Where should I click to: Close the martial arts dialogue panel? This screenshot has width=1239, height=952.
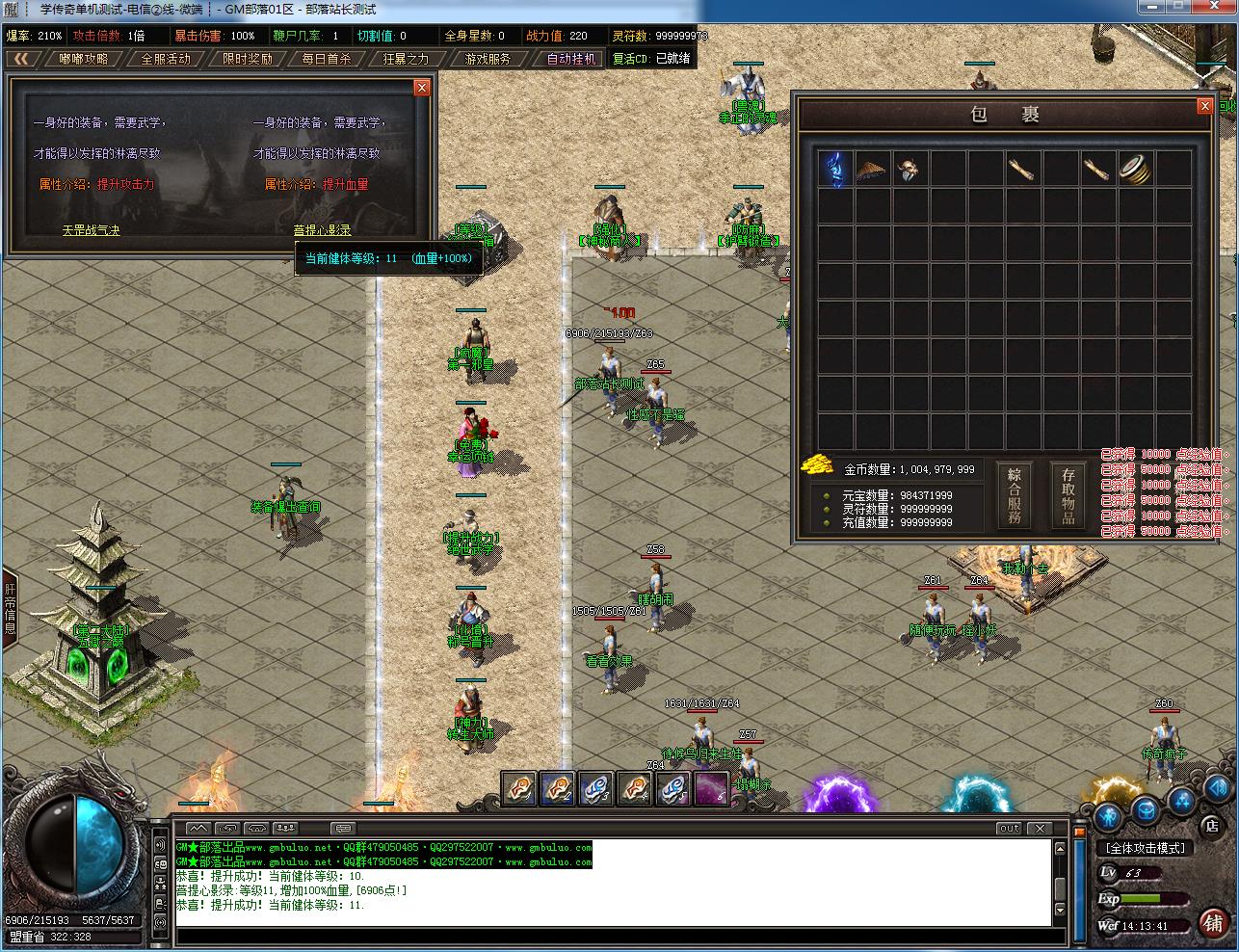click(x=421, y=88)
